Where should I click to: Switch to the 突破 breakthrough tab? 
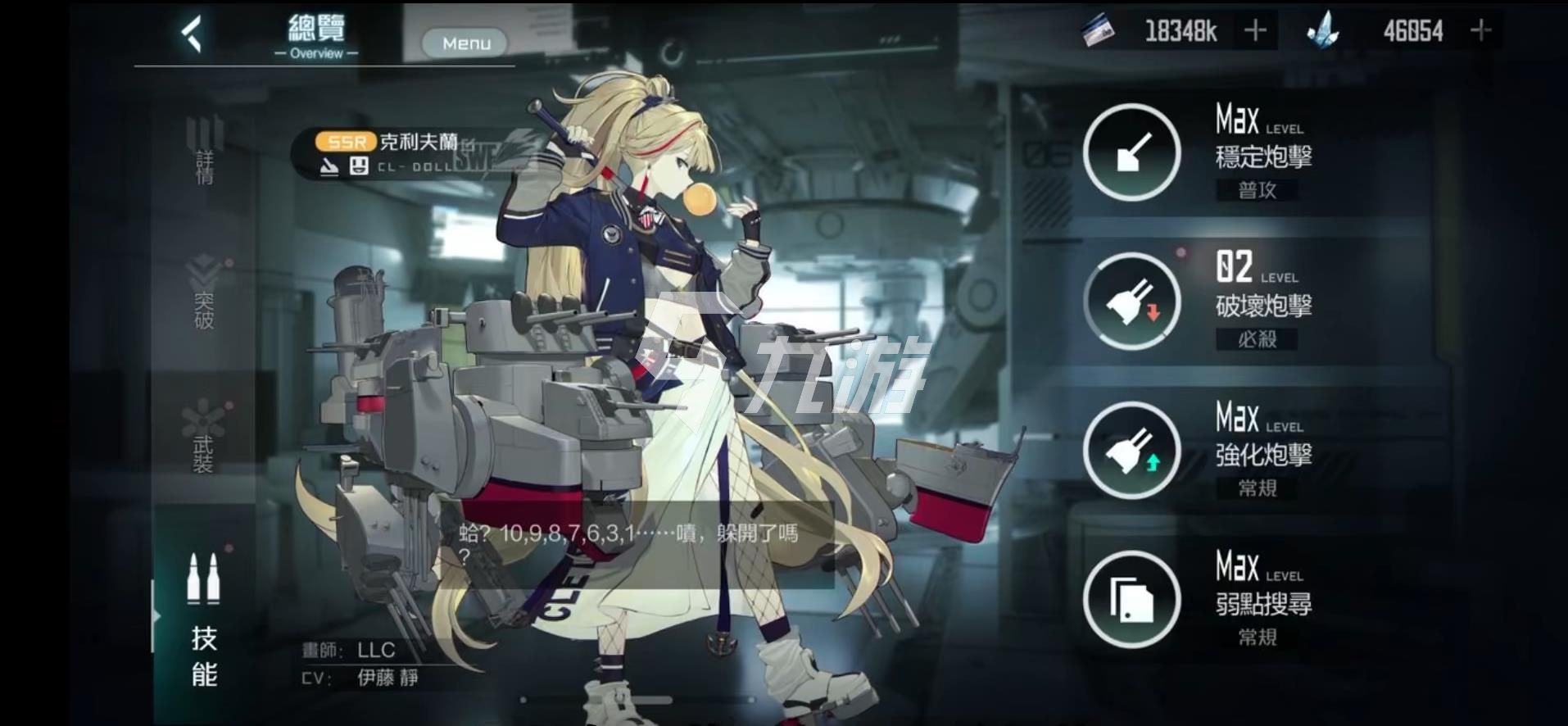tap(204, 295)
